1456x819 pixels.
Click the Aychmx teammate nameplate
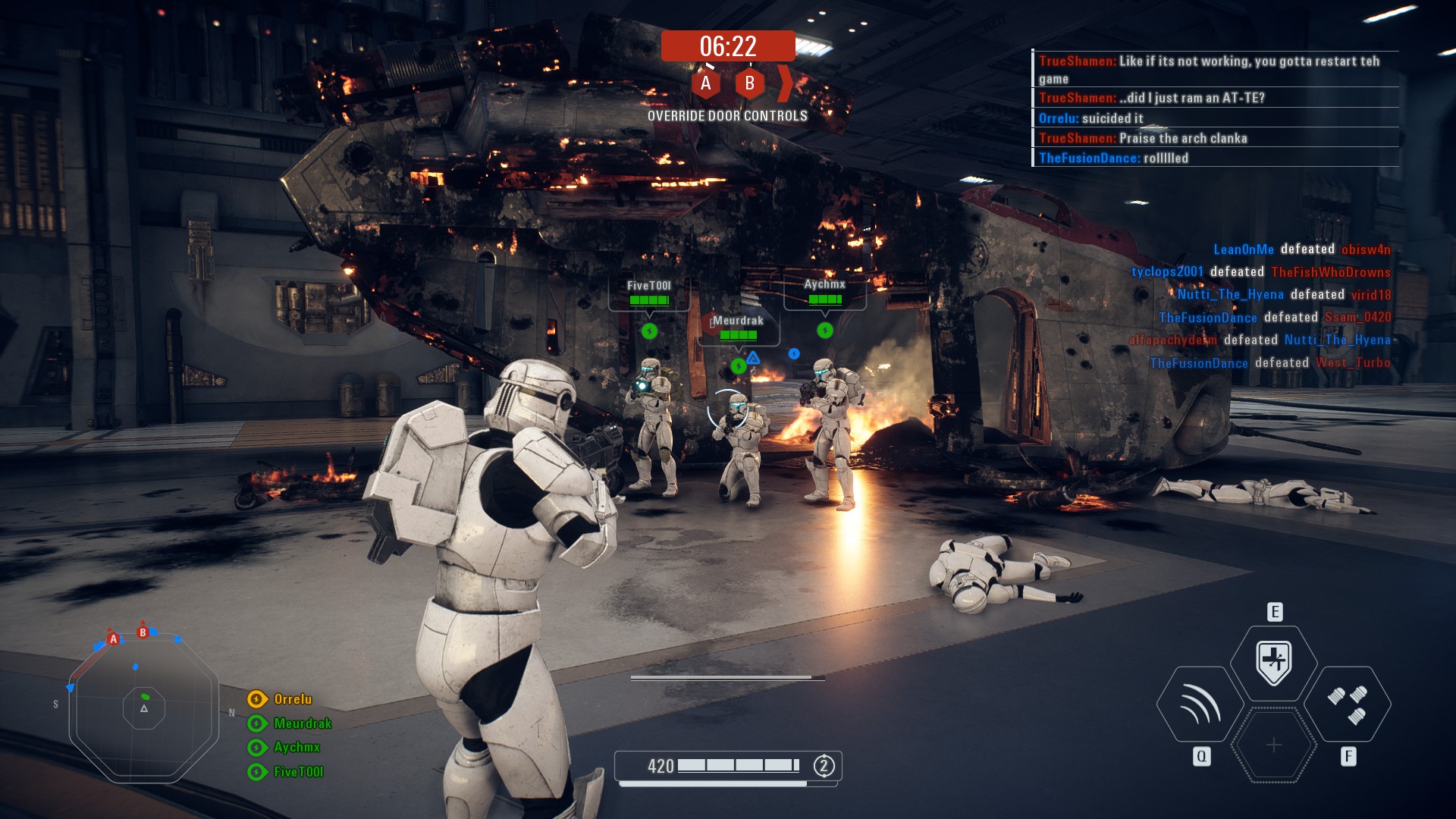[824, 291]
